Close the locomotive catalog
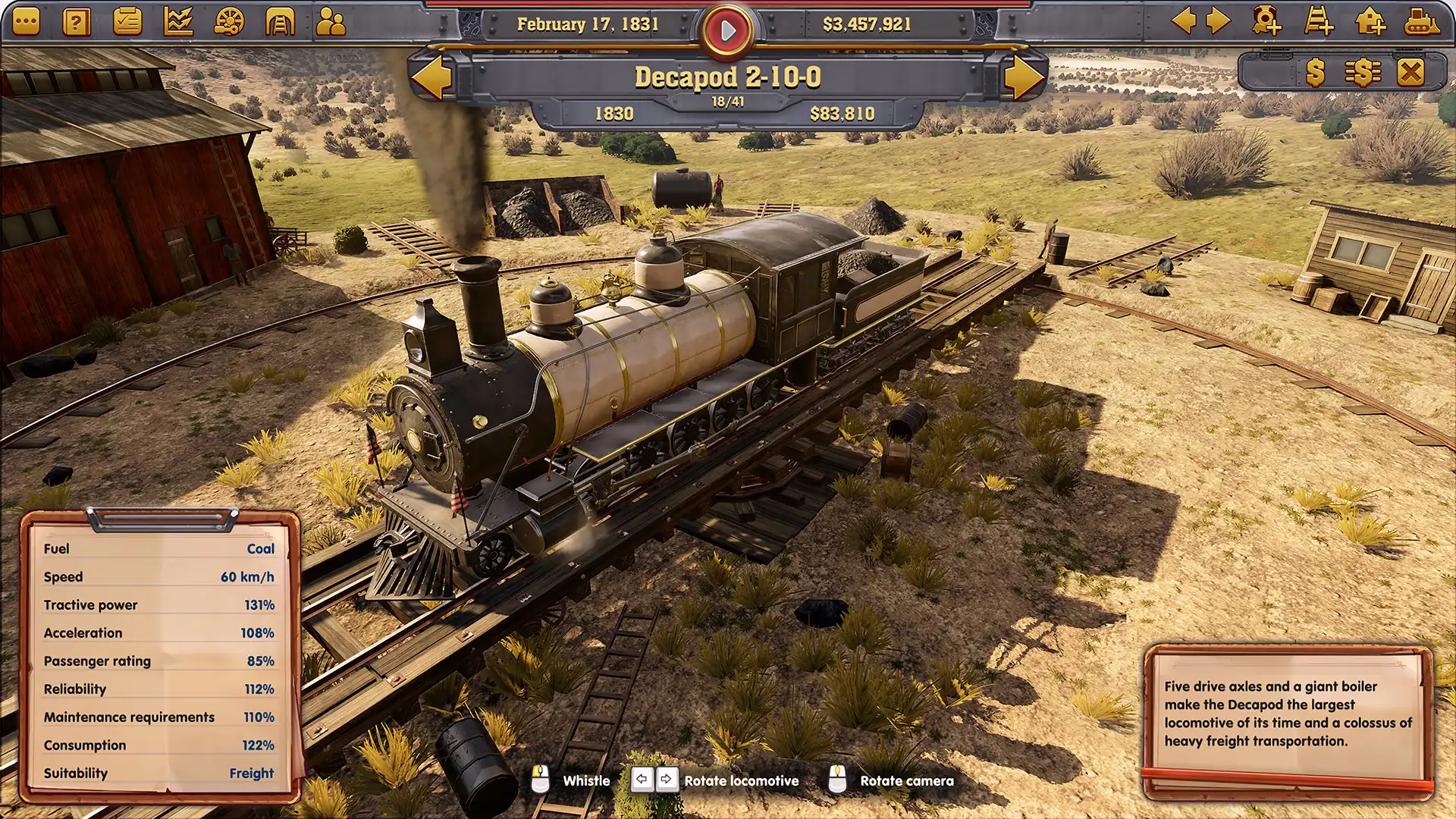This screenshot has height=819, width=1456. (x=1411, y=72)
